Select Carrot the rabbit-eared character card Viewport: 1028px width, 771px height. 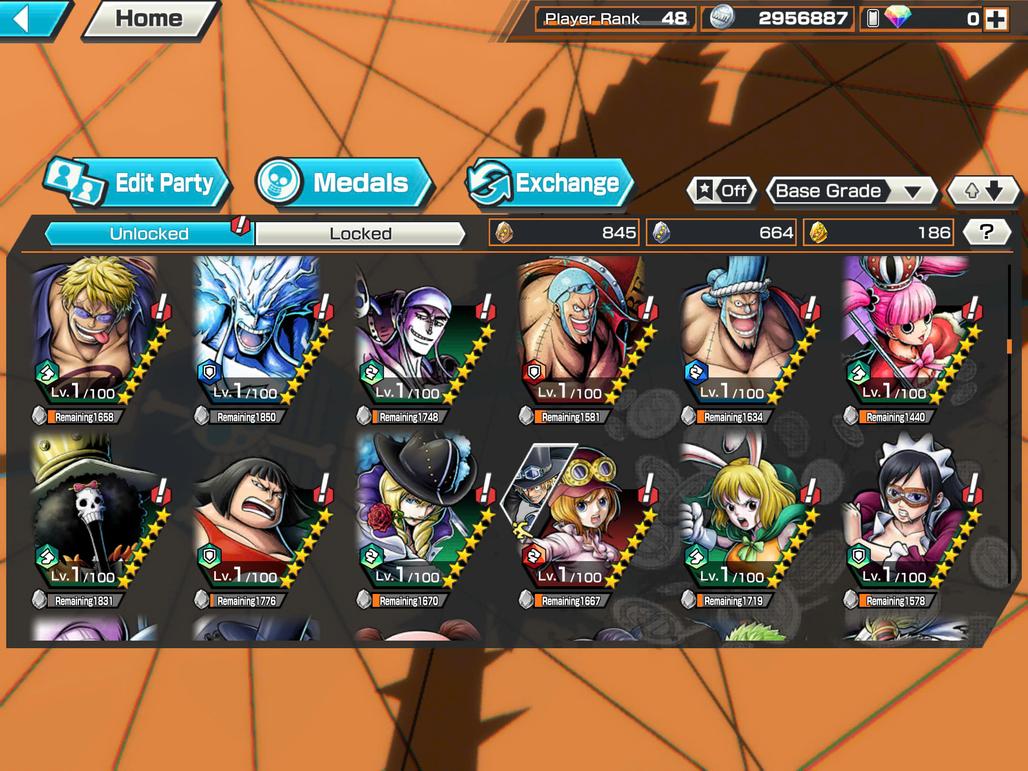pyautogui.click(x=743, y=520)
